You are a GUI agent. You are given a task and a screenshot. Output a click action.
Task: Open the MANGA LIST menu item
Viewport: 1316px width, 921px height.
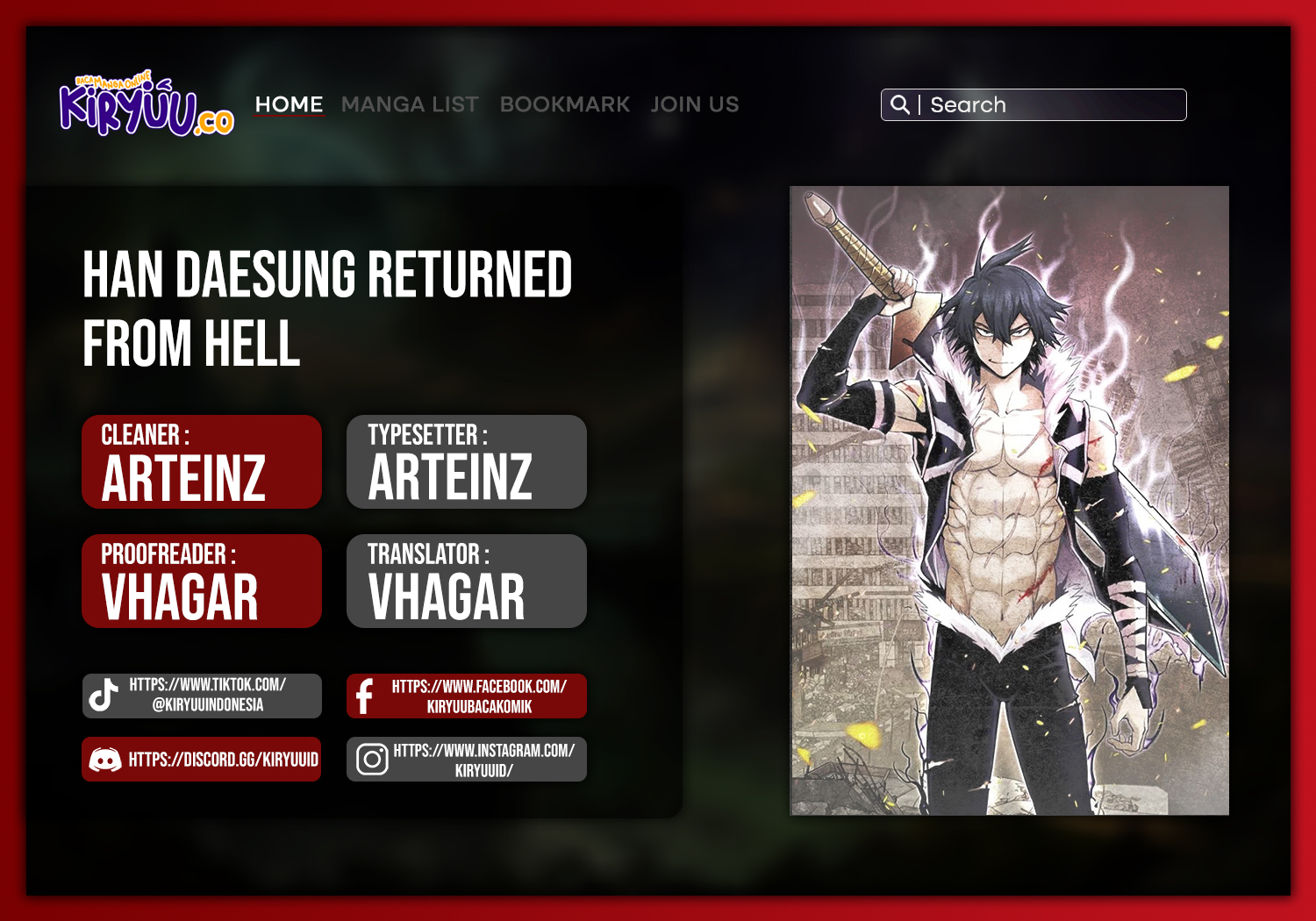(x=411, y=104)
